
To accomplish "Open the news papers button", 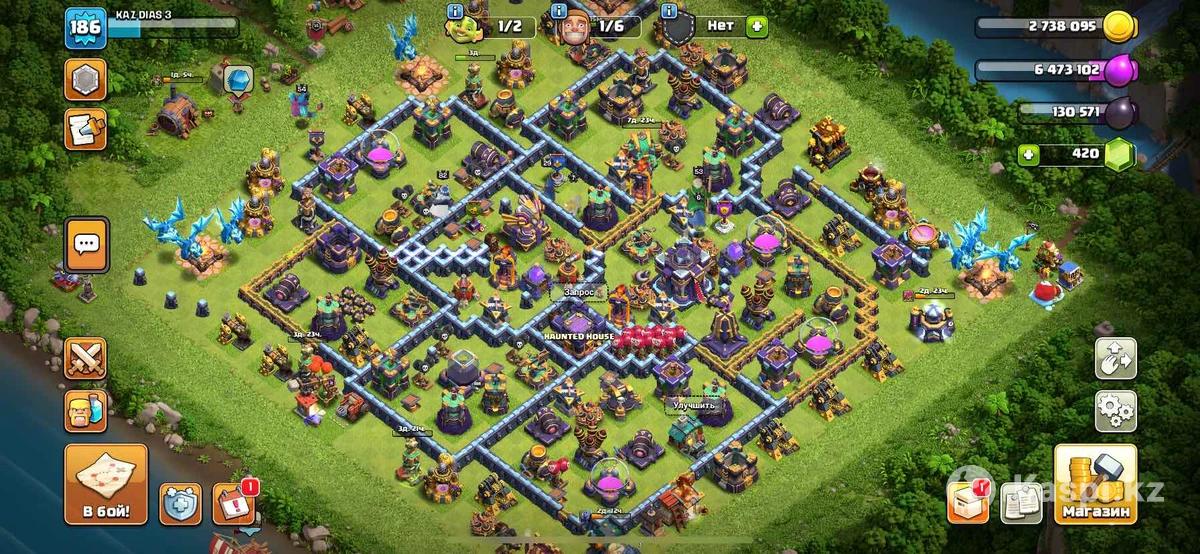I will [1024, 501].
